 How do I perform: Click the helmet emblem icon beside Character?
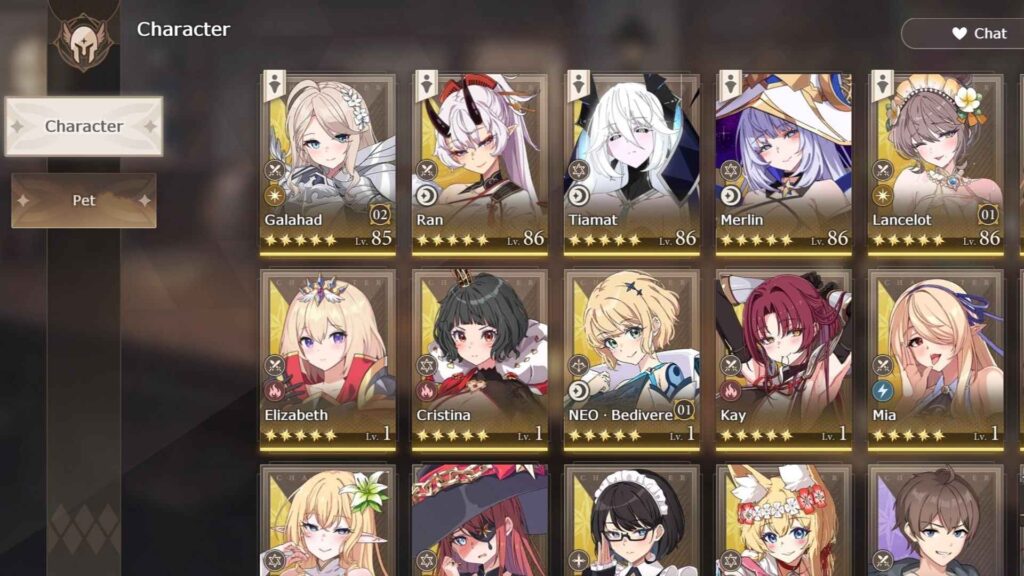[x=84, y=40]
